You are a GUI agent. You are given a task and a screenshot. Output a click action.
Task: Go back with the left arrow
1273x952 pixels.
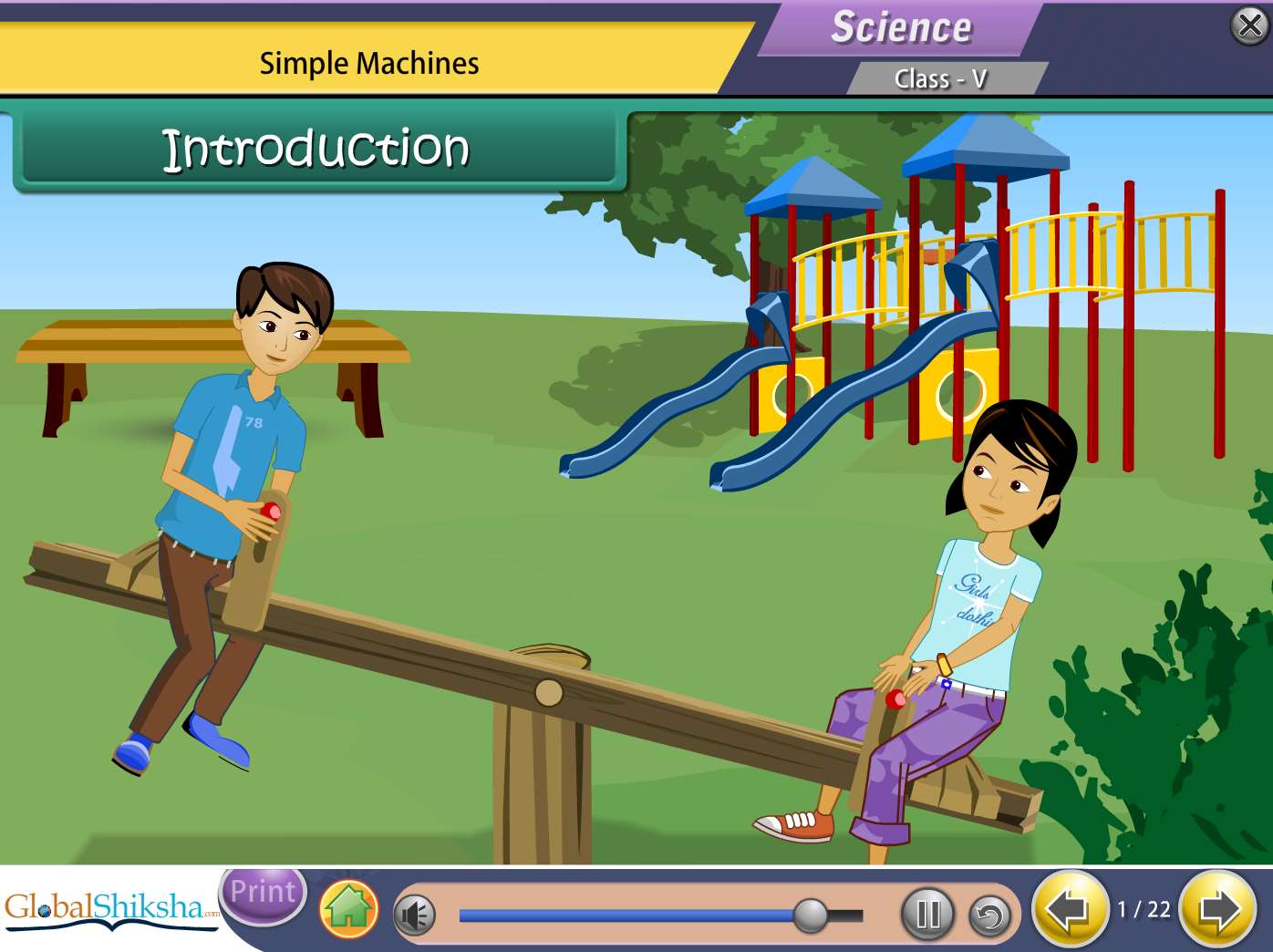(1068, 909)
